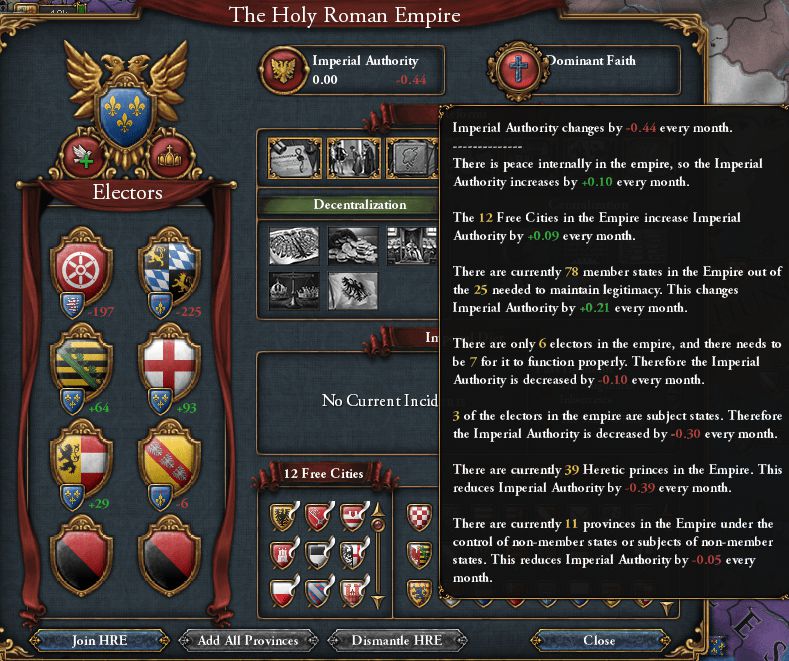789x661 pixels.
Task: Select the black eagle banner reform icon
Action: (x=353, y=291)
